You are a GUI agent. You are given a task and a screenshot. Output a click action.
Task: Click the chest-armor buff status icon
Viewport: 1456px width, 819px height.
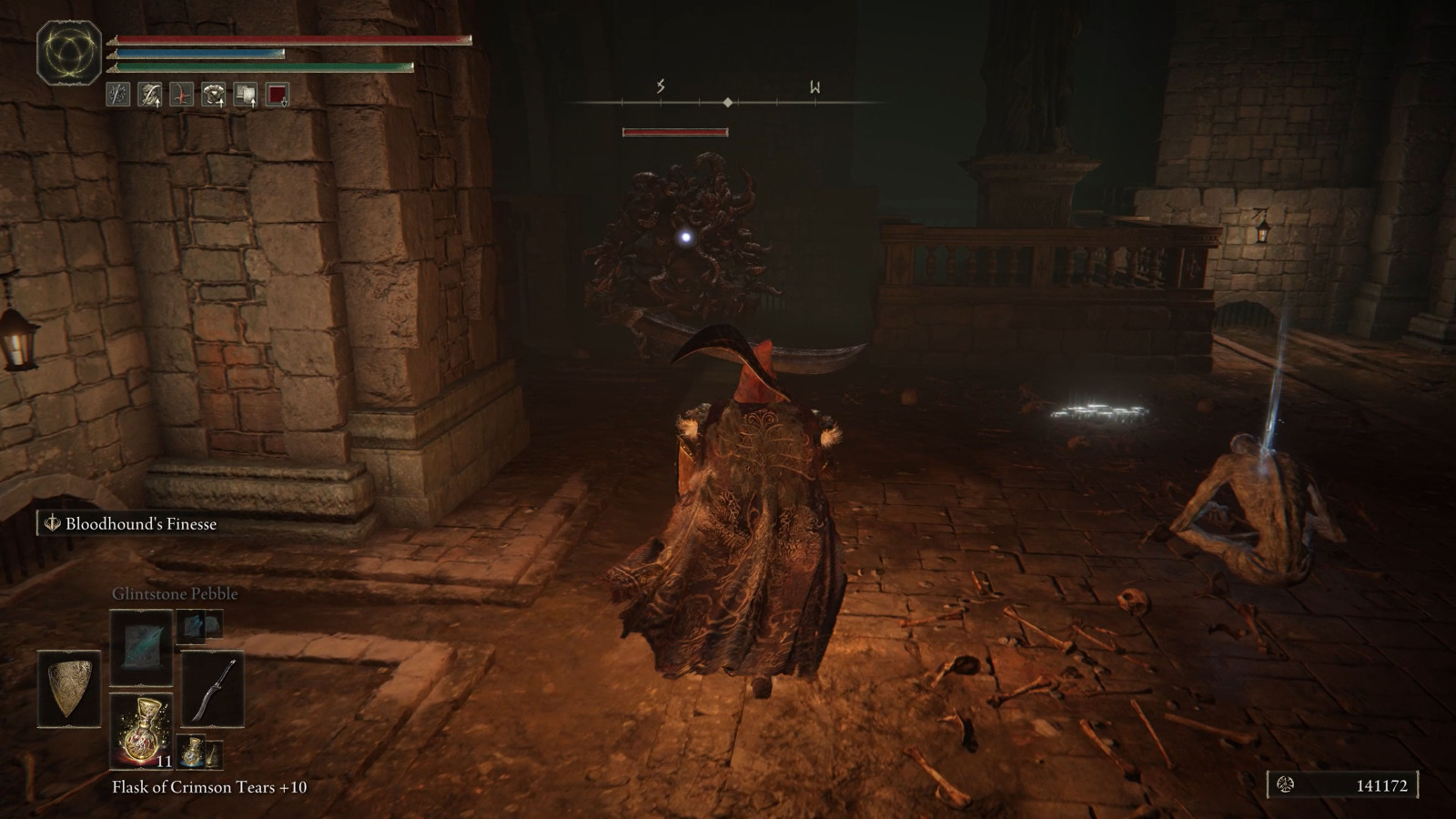(x=213, y=94)
